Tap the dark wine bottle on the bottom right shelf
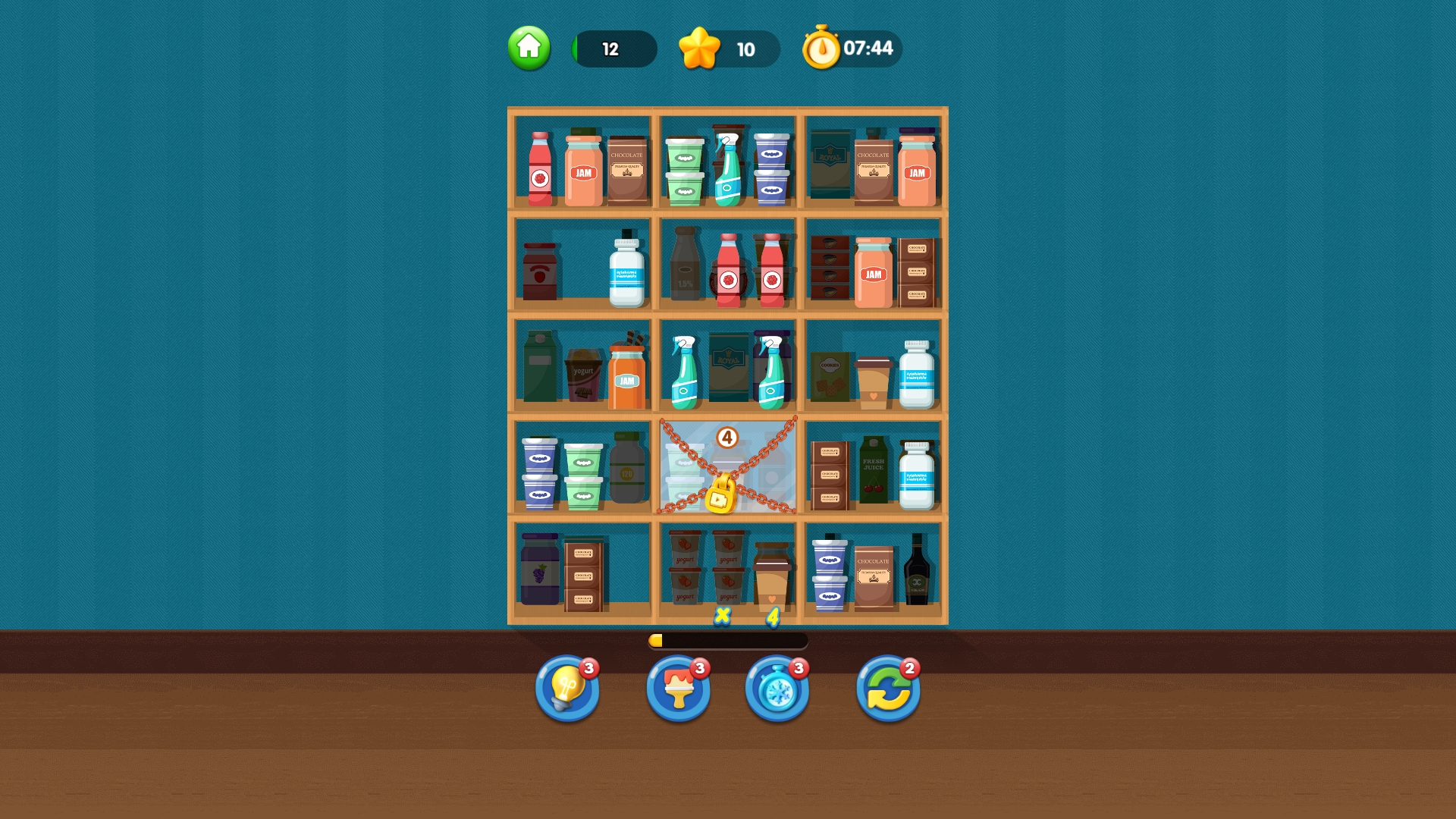The height and width of the screenshot is (819, 1456). coord(915,575)
